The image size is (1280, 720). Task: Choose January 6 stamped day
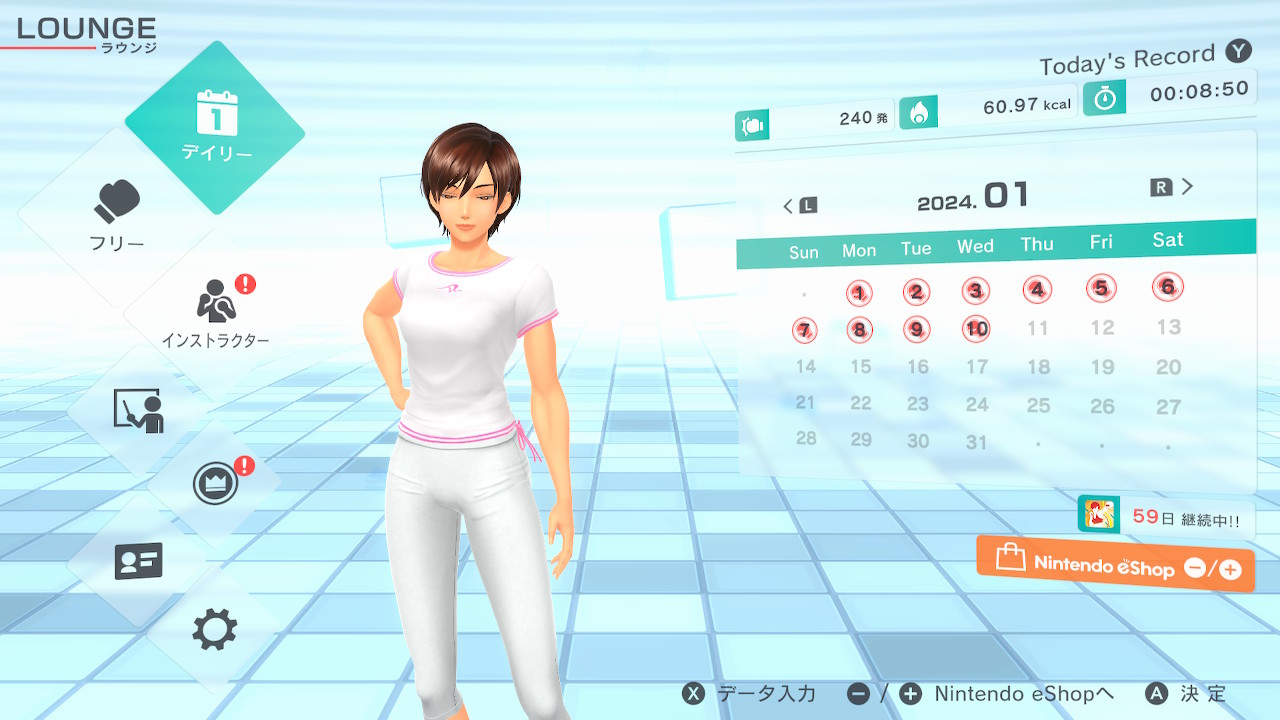point(1167,286)
